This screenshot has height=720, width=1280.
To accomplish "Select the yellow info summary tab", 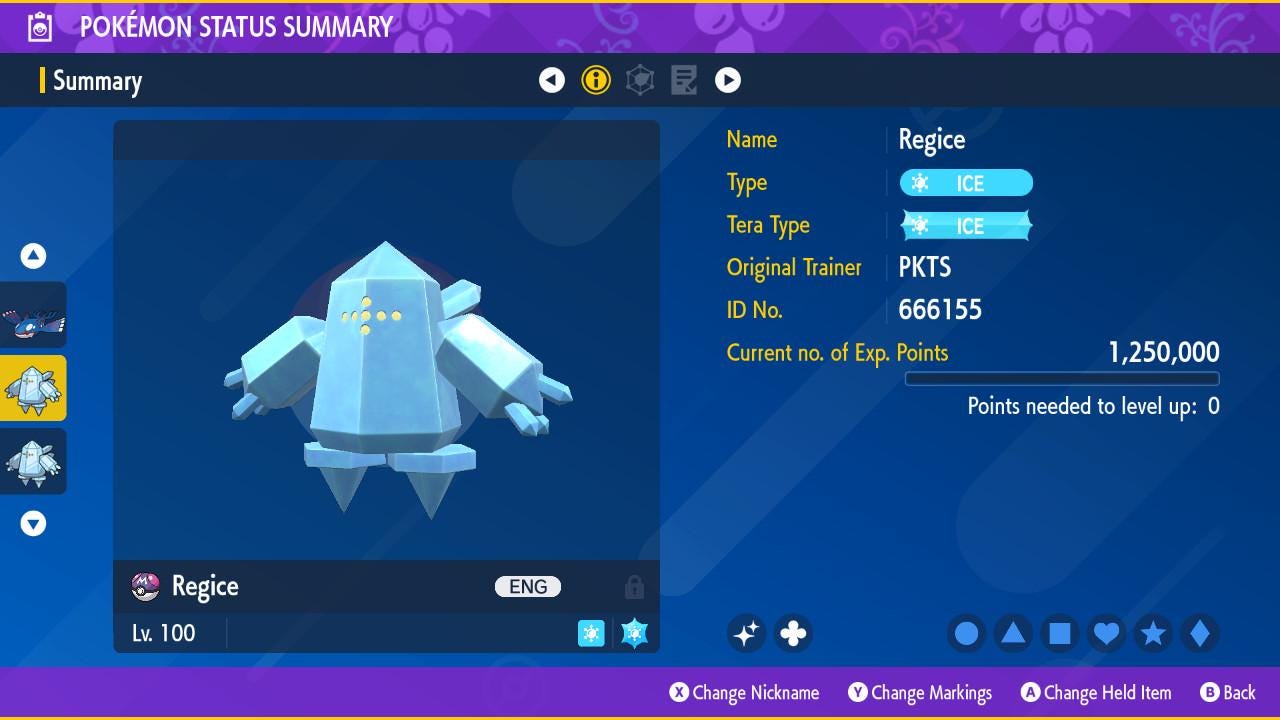I will click(596, 80).
